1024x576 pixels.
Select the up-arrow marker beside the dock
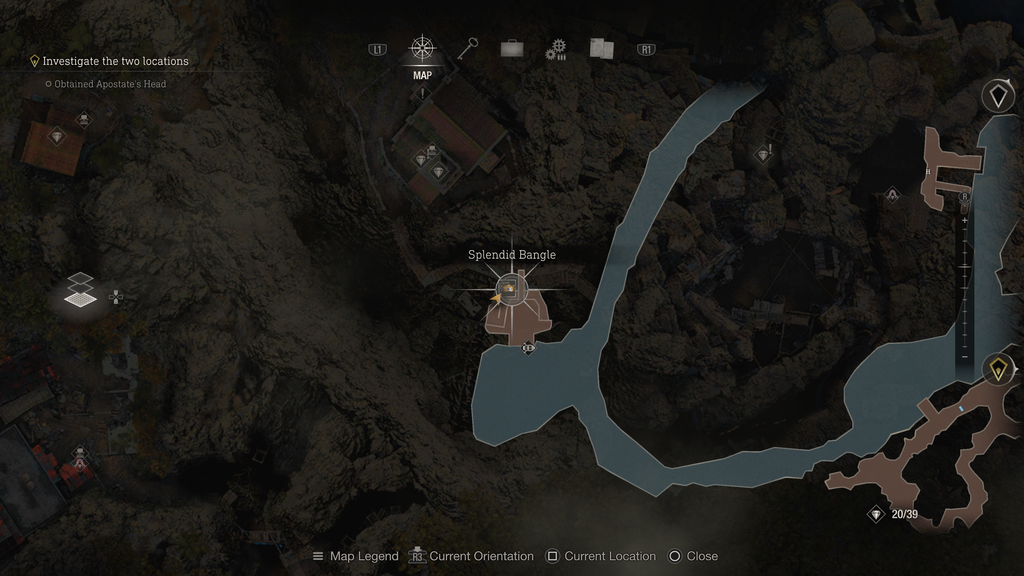click(x=892, y=194)
